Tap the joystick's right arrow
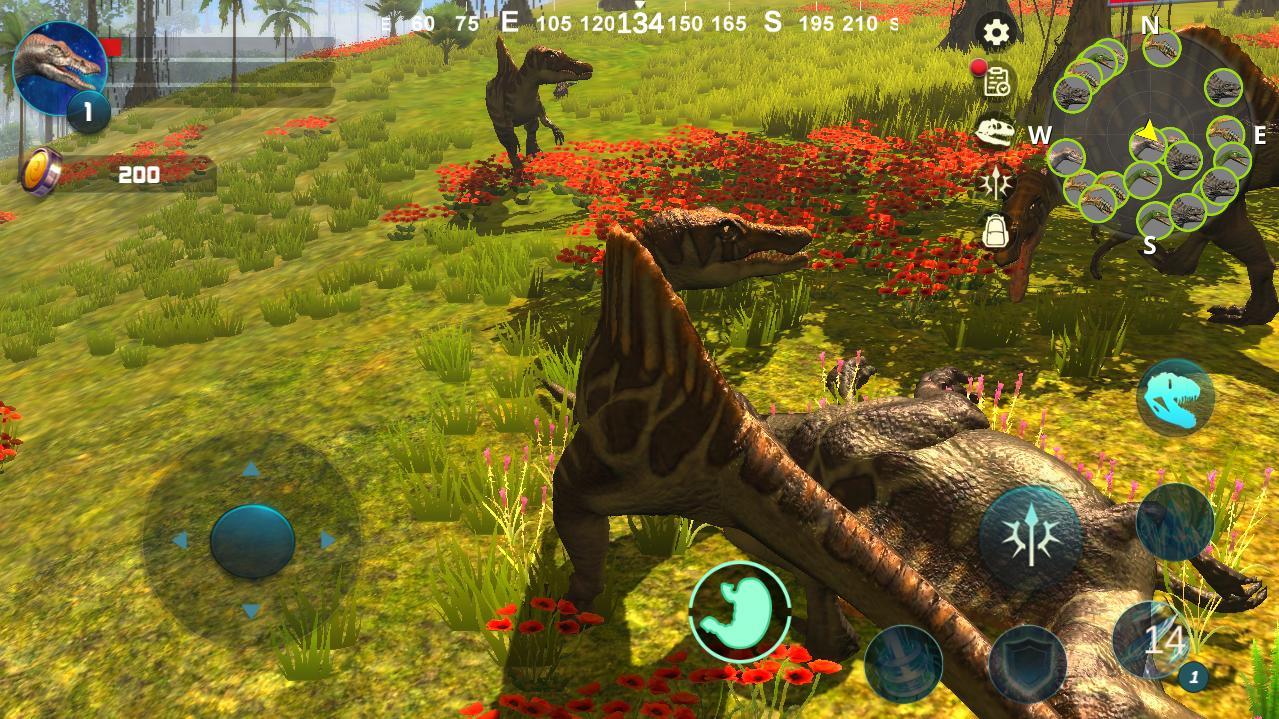Image resolution: width=1279 pixels, height=719 pixels. point(328,541)
